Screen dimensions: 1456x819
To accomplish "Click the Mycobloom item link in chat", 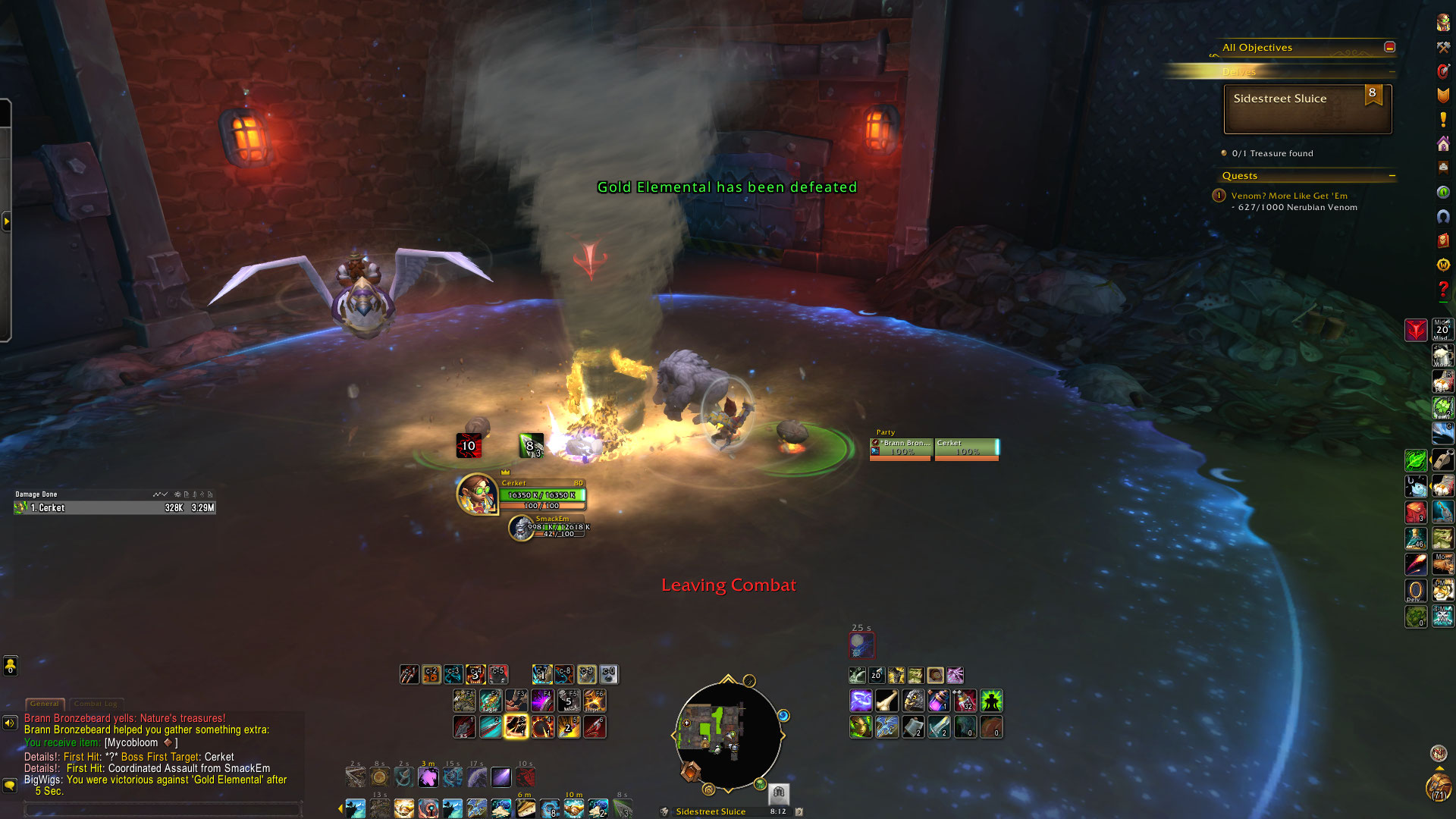I will click(131, 743).
